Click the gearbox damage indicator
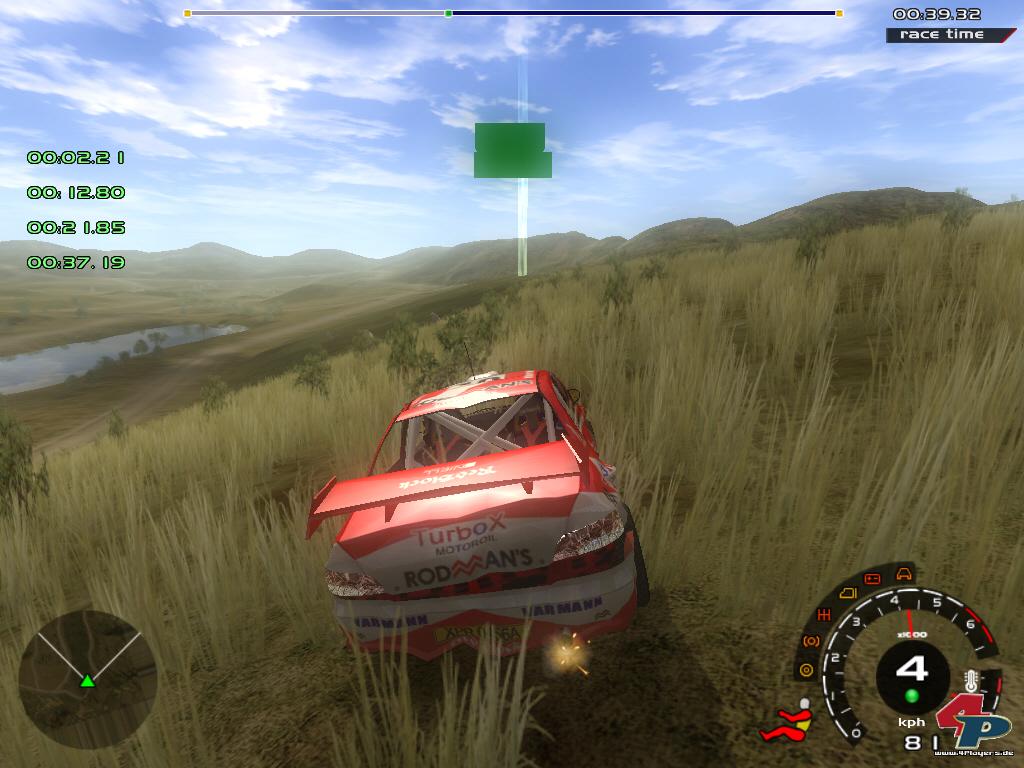Image resolution: width=1024 pixels, height=768 pixels. (825, 614)
